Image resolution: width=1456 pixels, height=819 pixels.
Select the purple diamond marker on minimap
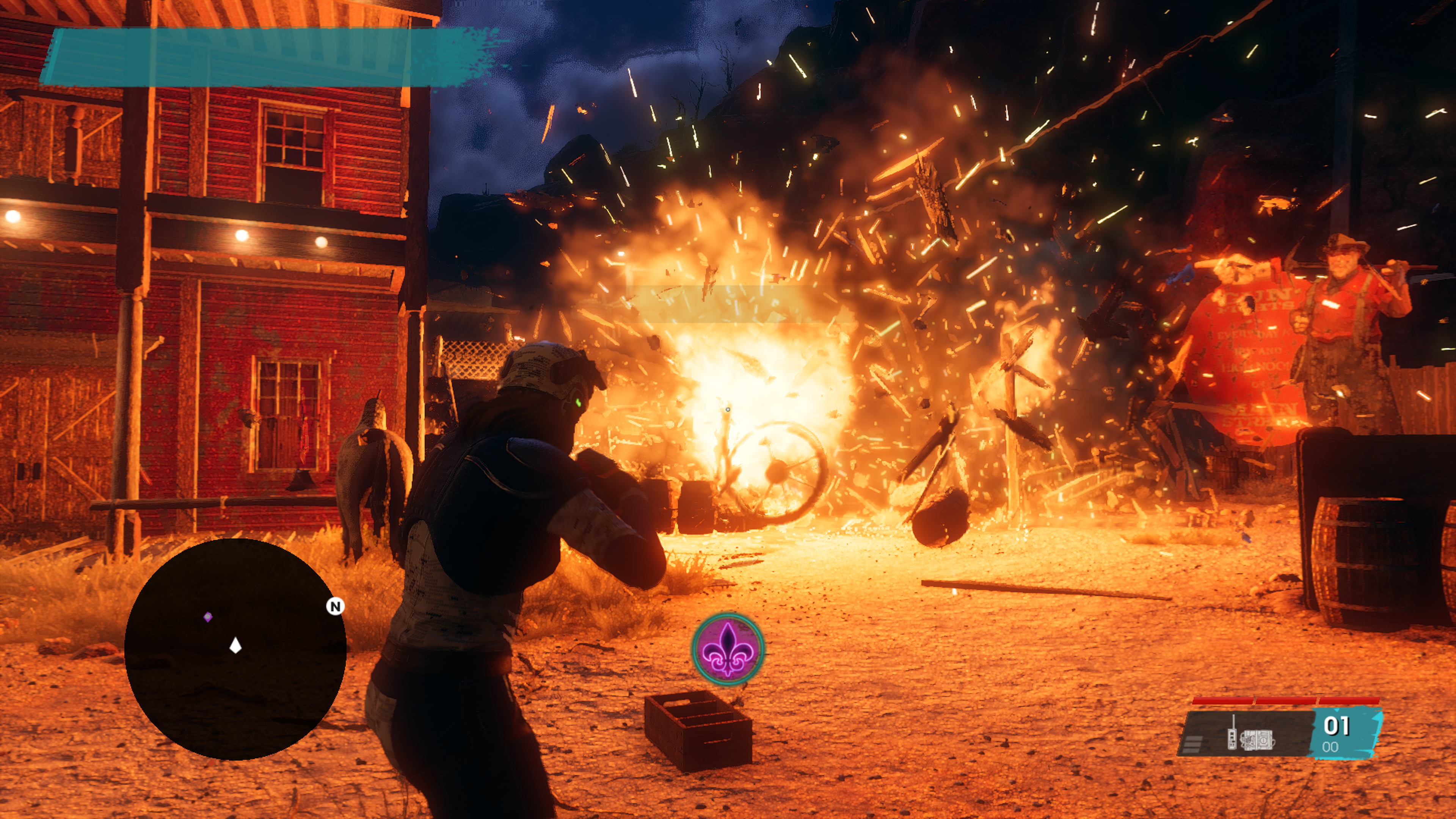(208, 617)
